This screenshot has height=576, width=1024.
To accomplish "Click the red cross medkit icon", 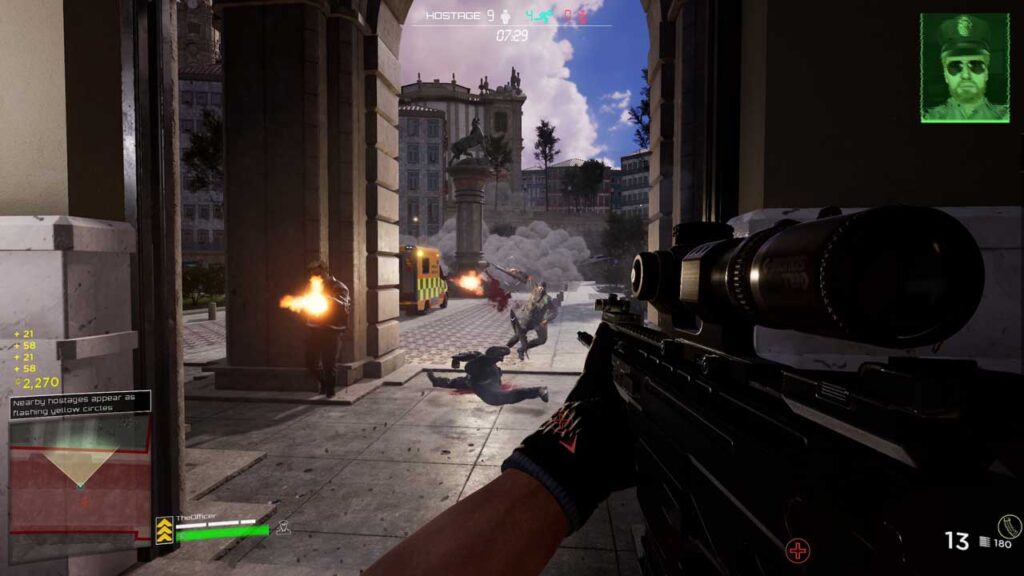I will point(797,549).
